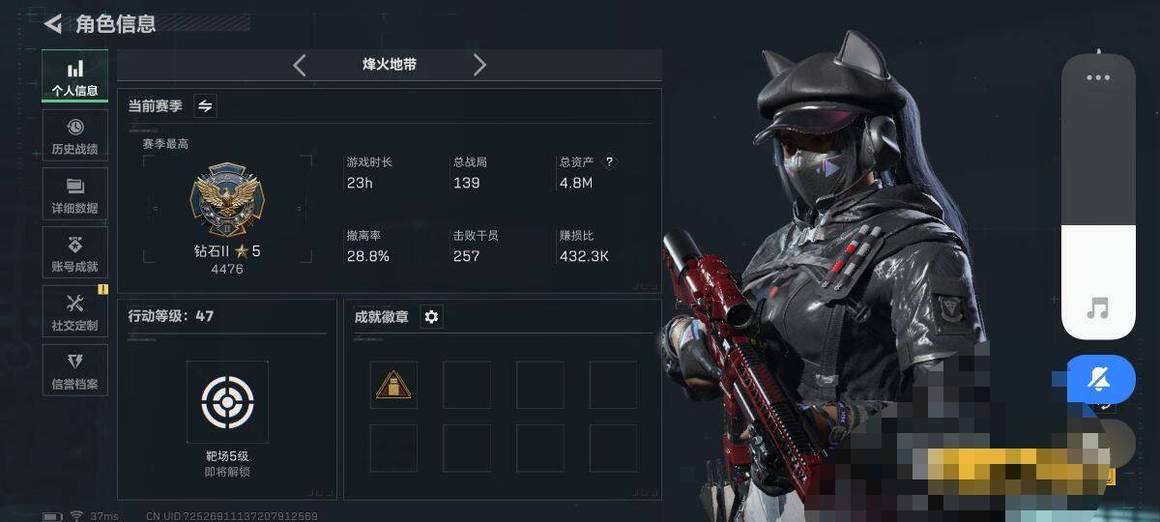1160x522 pixels.
Task: Open the 历史战绩 tab
Action: [75, 136]
